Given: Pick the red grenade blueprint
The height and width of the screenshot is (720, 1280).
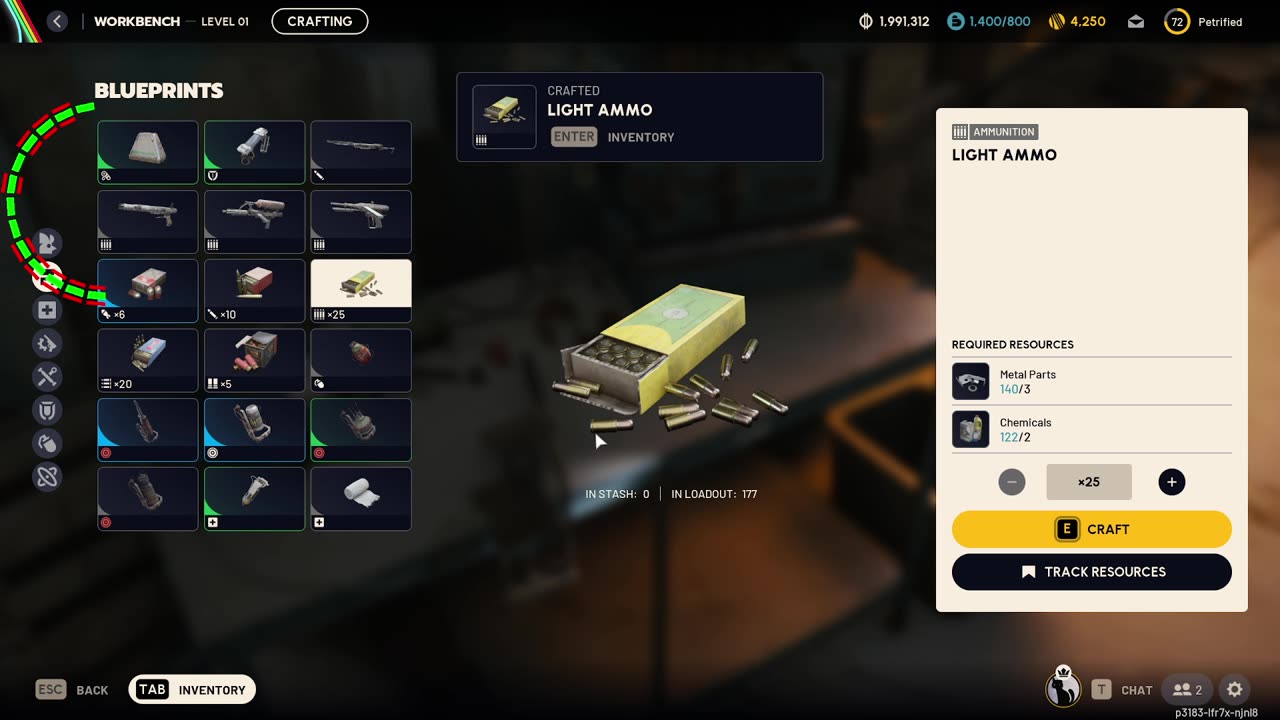Looking at the screenshot, I should click(x=361, y=360).
